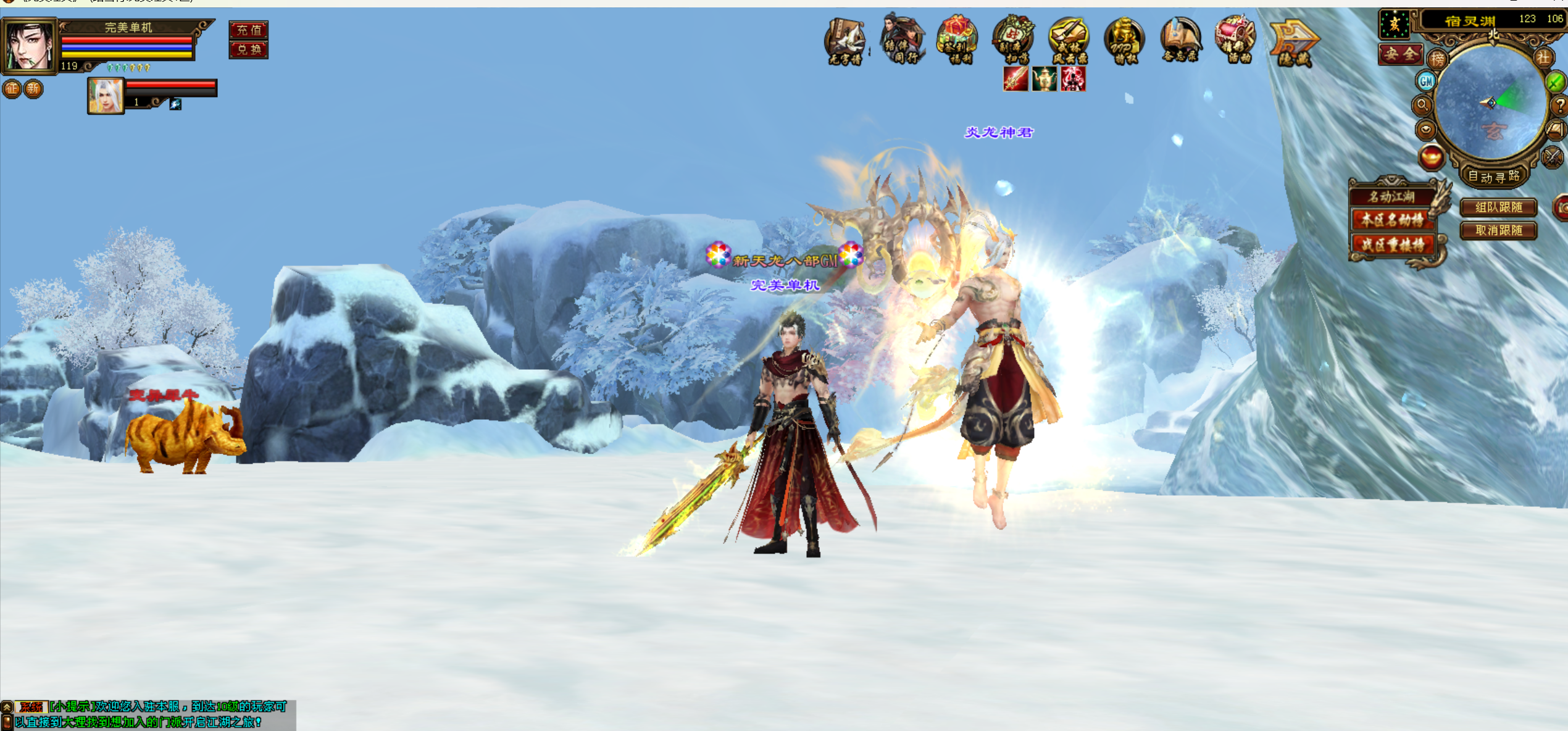This screenshot has width=1568, height=731.
Task: Click the 兑换 exchange button
Action: [x=249, y=49]
